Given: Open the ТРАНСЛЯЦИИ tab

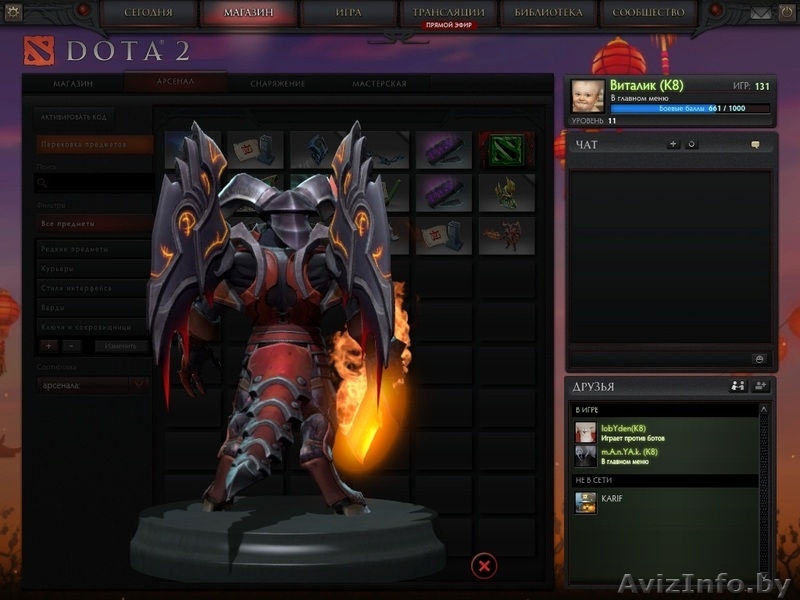Looking at the screenshot, I should [448, 12].
